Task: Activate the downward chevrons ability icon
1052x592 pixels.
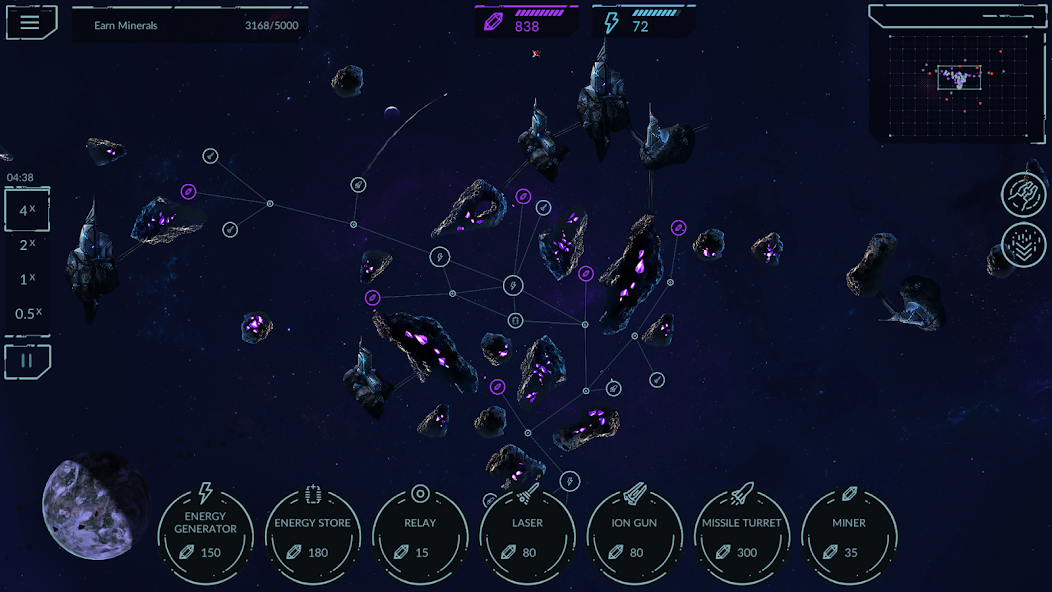Action: point(1024,244)
